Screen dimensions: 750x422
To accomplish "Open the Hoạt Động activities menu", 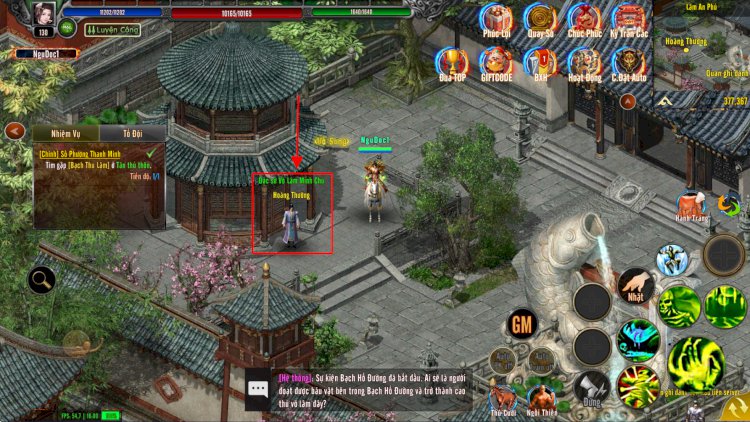I will [x=585, y=62].
